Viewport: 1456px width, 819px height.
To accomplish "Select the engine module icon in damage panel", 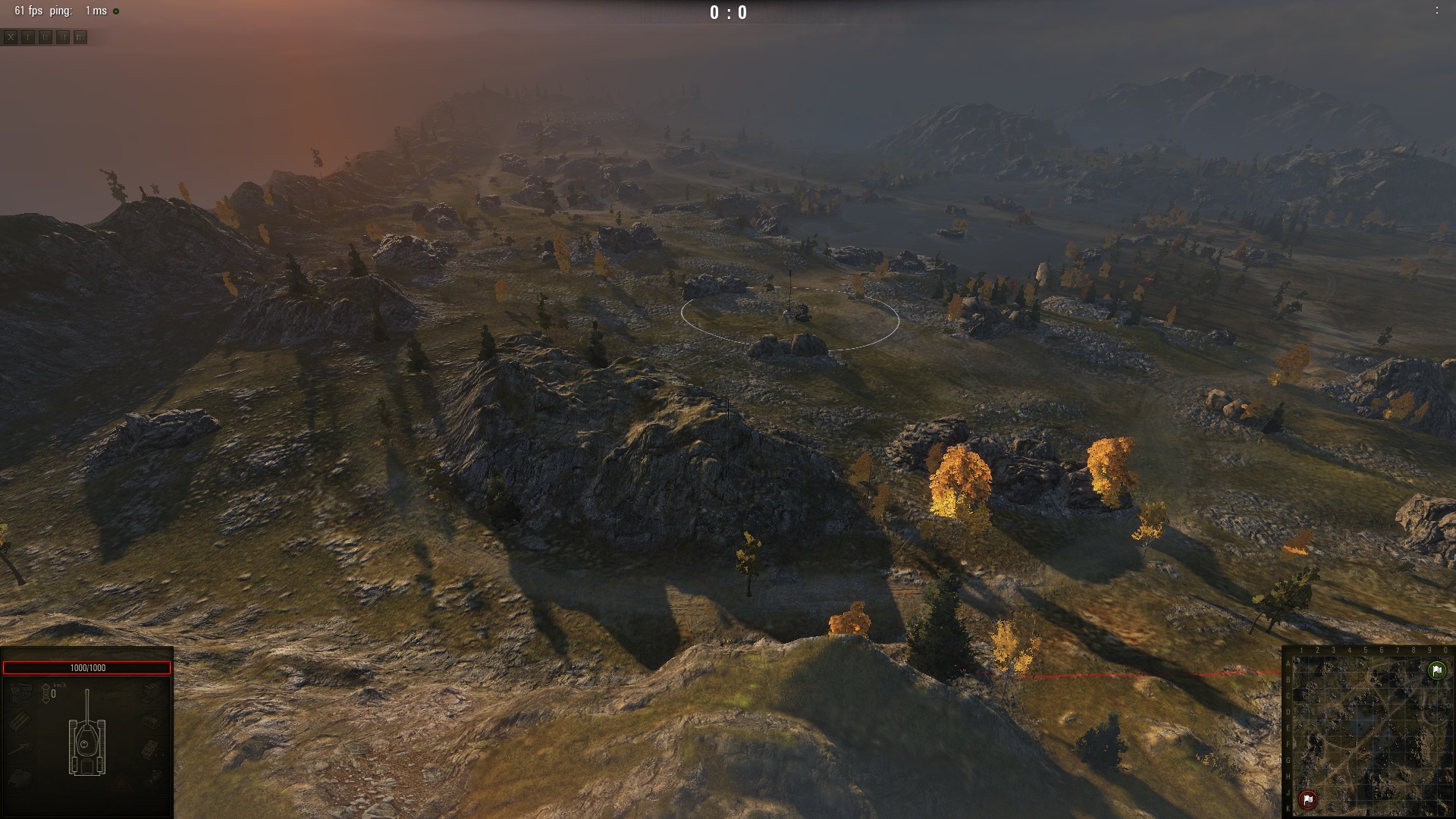I will 20,690.
